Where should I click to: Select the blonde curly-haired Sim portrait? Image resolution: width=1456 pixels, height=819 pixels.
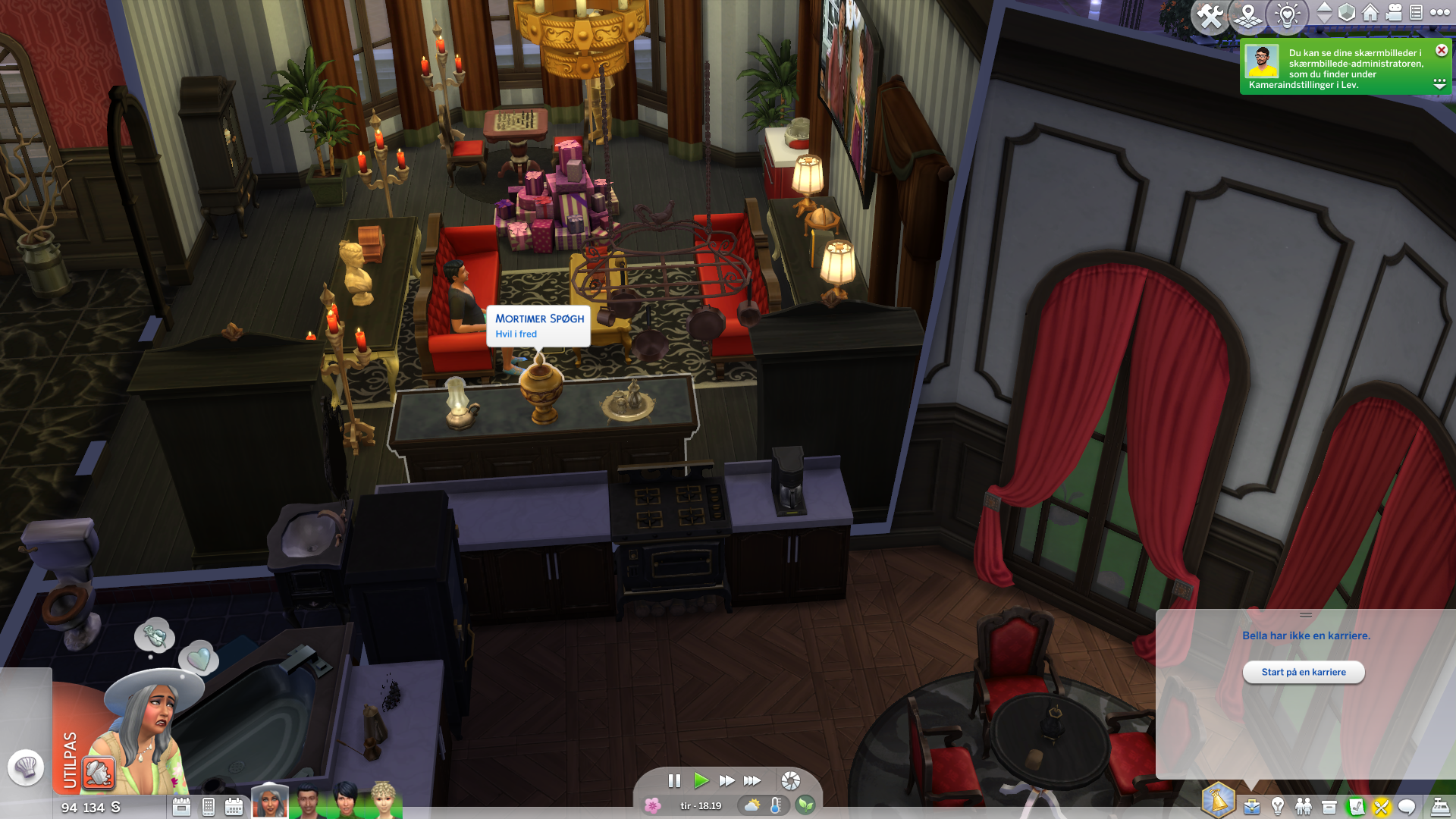[x=384, y=802]
